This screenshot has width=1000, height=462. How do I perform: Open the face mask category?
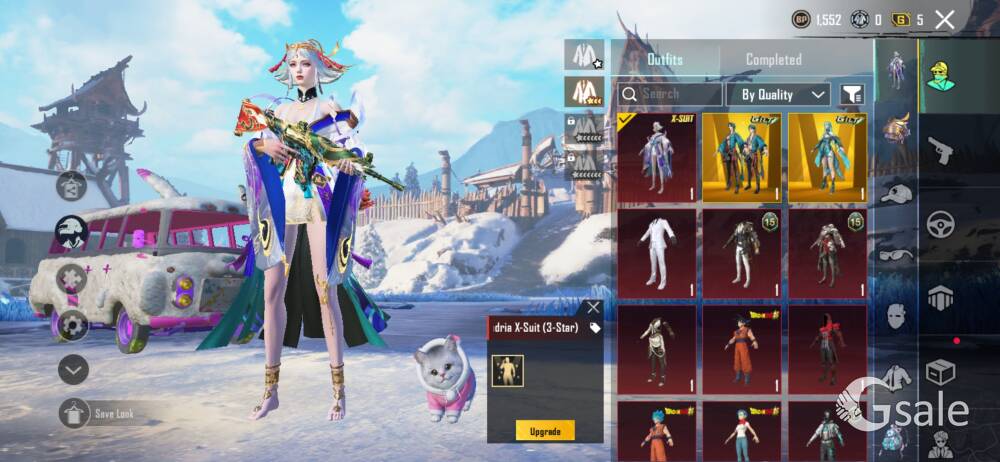(x=898, y=317)
